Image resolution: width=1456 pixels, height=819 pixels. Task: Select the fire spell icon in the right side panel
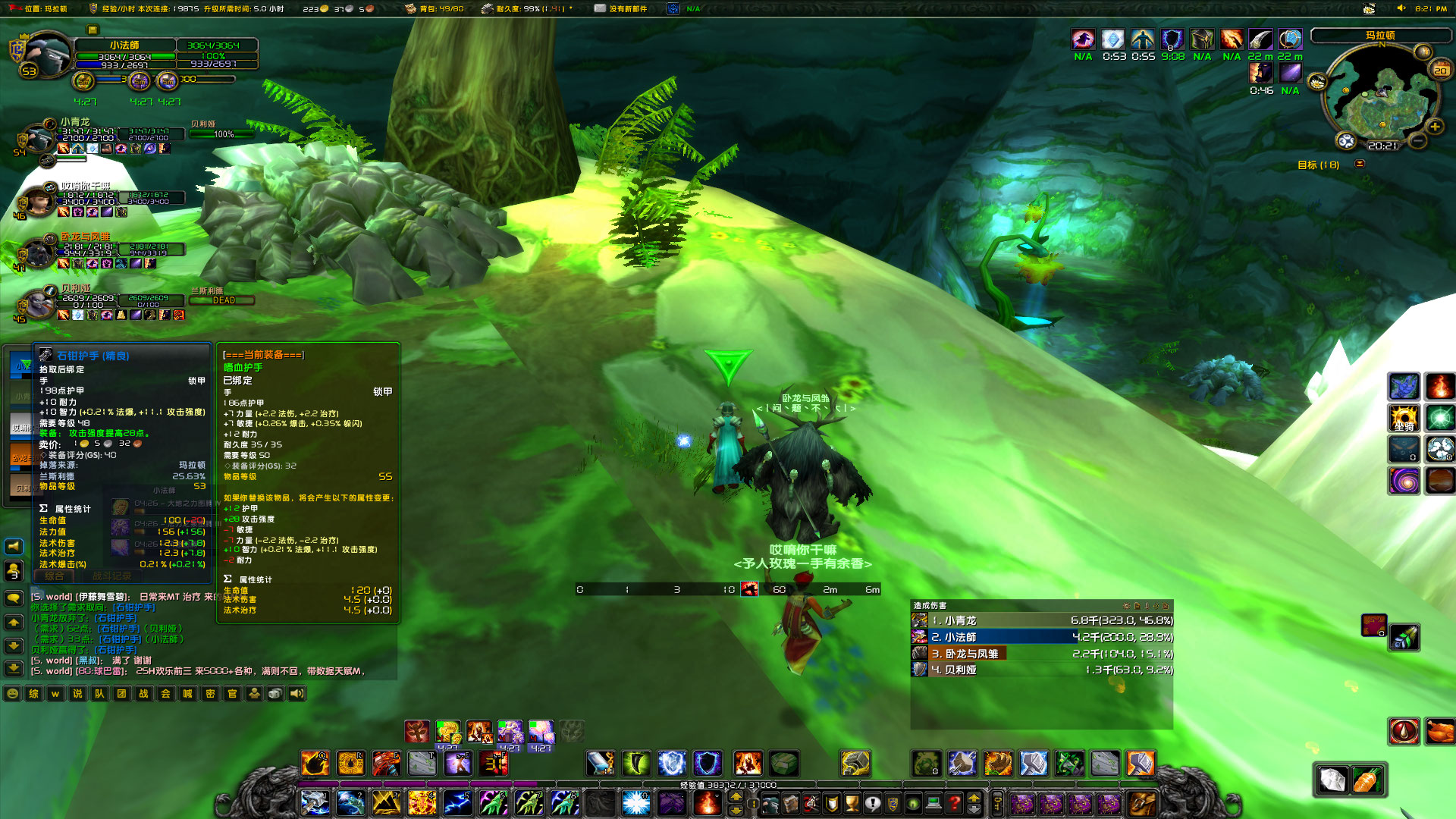click(x=1440, y=387)
